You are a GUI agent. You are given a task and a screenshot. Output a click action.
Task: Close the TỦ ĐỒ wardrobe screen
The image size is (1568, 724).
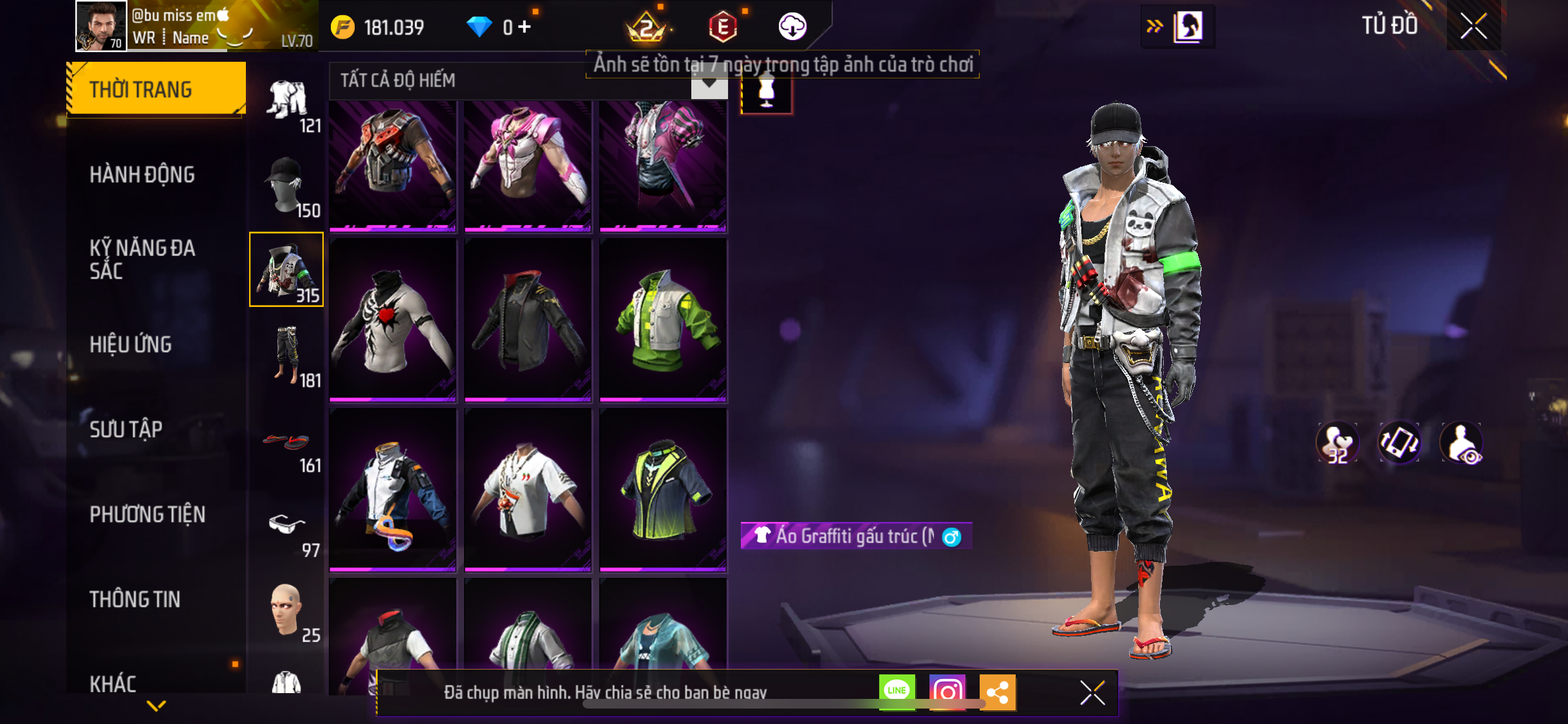pyautogui.click(x=1473, y=26)
